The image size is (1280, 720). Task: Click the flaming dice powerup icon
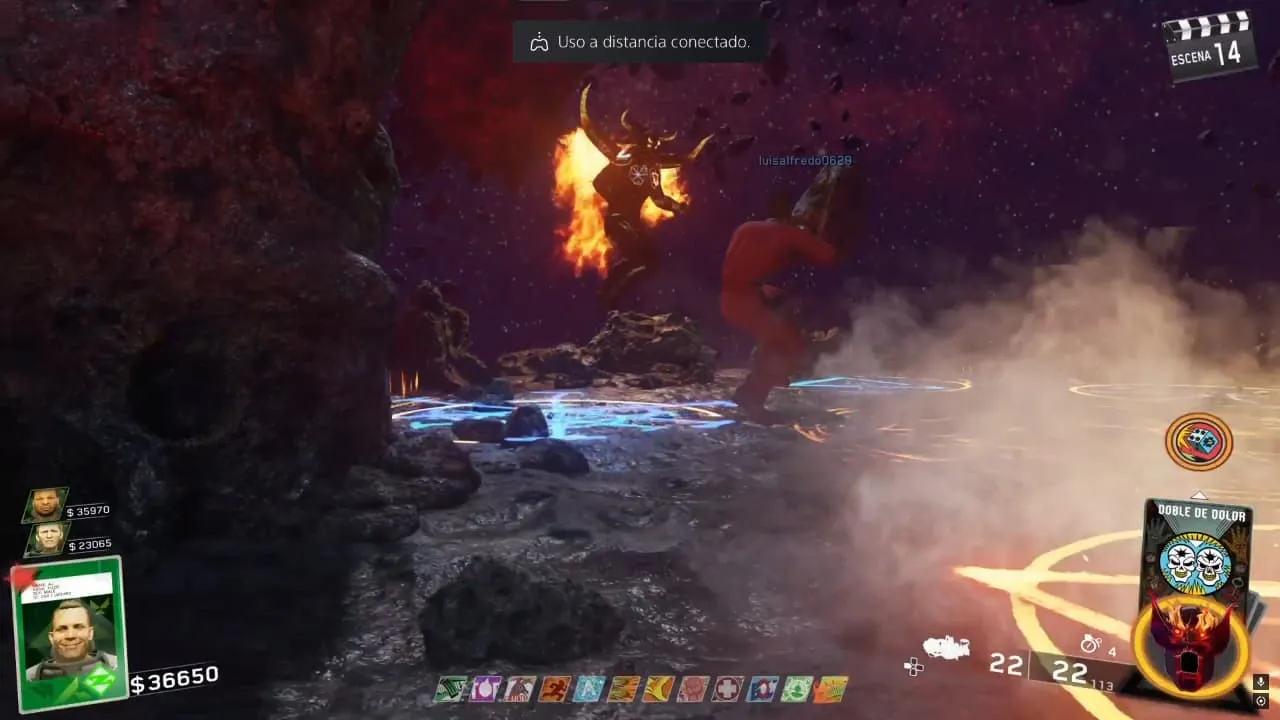(1198, 442)
